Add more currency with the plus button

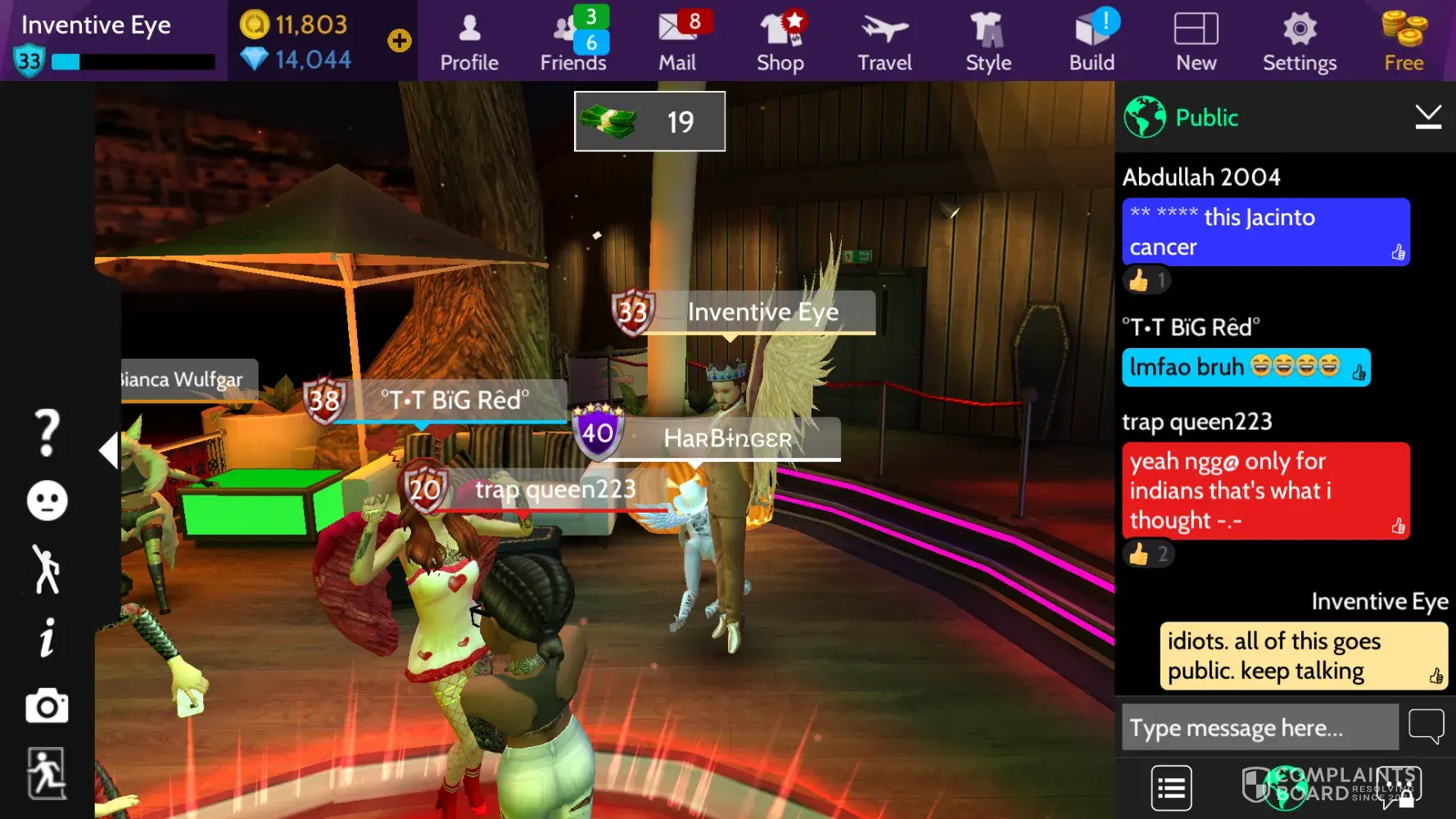400,41
